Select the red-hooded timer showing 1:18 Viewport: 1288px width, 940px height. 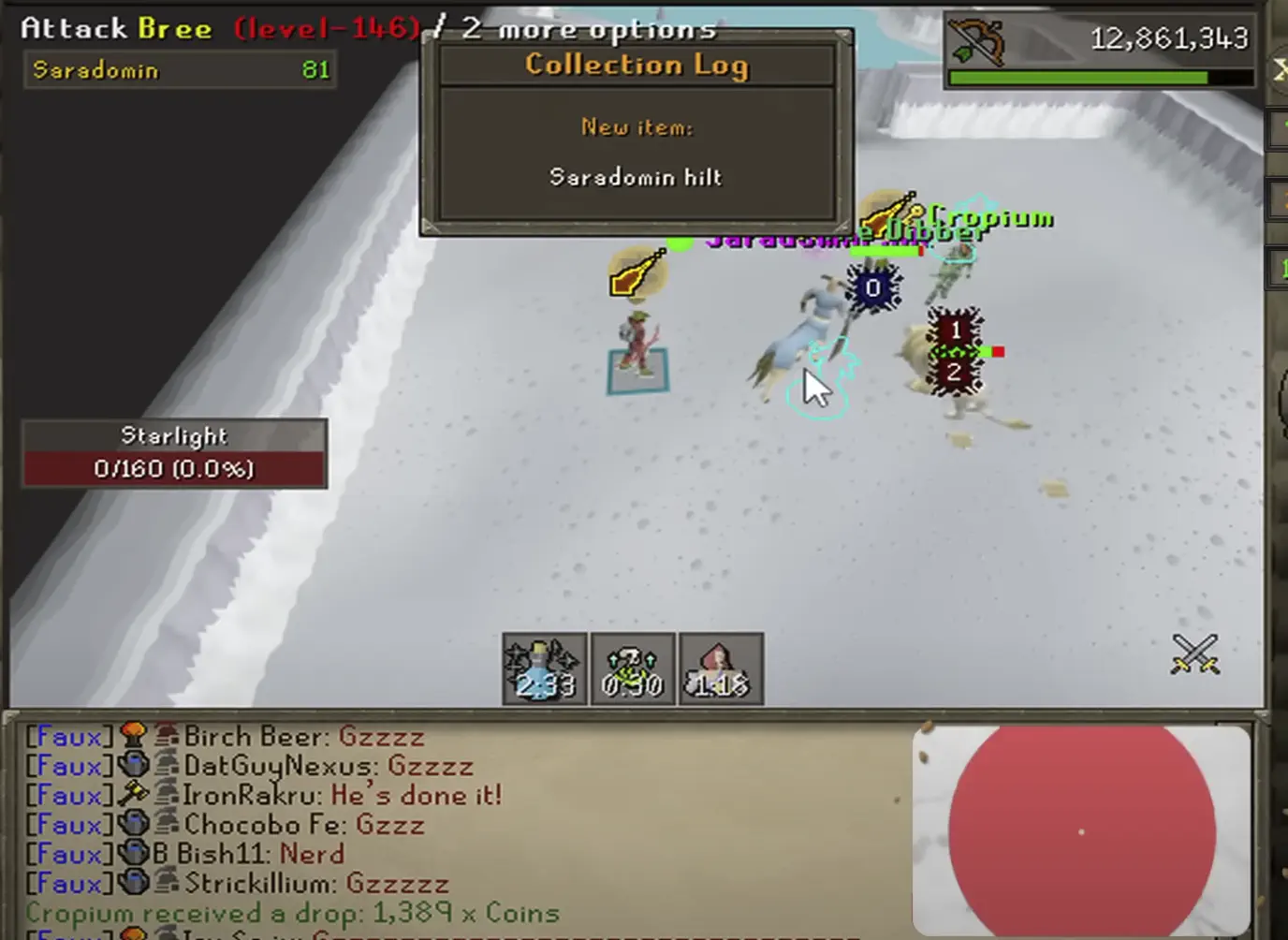[x=721, y=668]
